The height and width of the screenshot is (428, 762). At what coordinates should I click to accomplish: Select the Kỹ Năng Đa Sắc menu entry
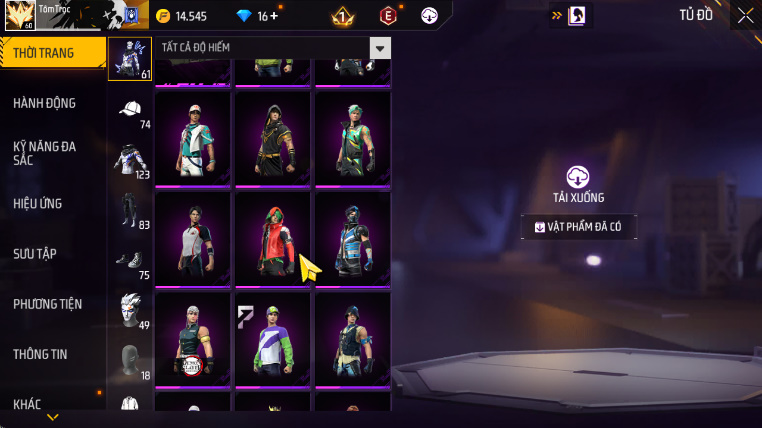pos(45,153)
